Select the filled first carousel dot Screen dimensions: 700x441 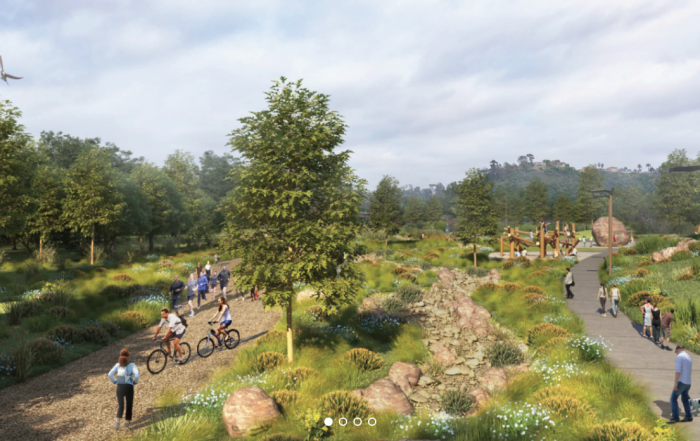click(x=327, y=422)
